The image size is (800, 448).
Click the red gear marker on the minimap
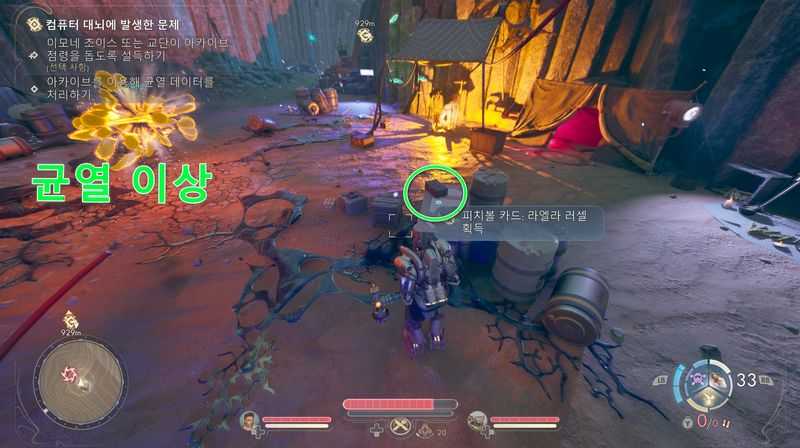pyautogui.click(x=70, y=373)
